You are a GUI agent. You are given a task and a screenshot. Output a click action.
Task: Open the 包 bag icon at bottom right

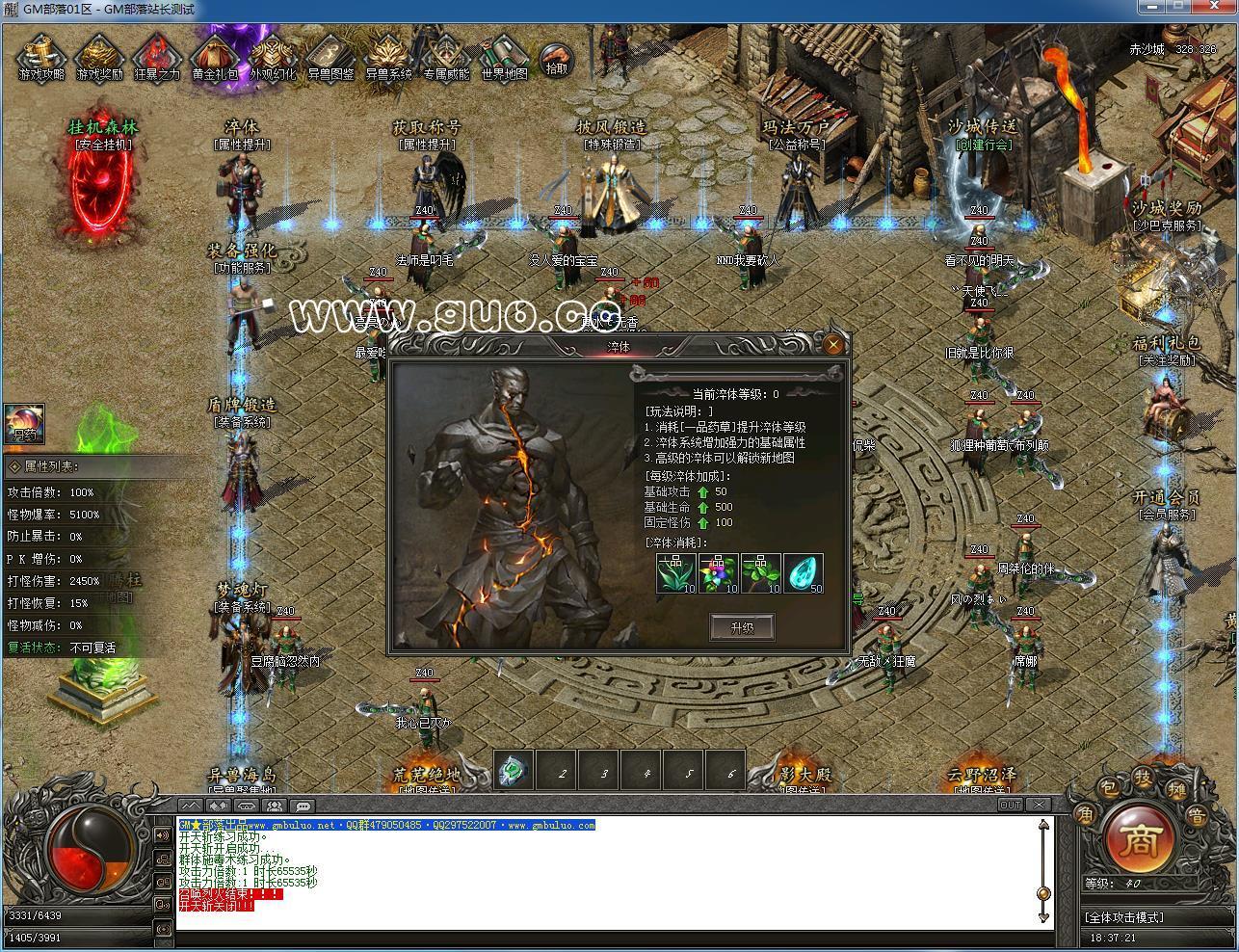1109,788
